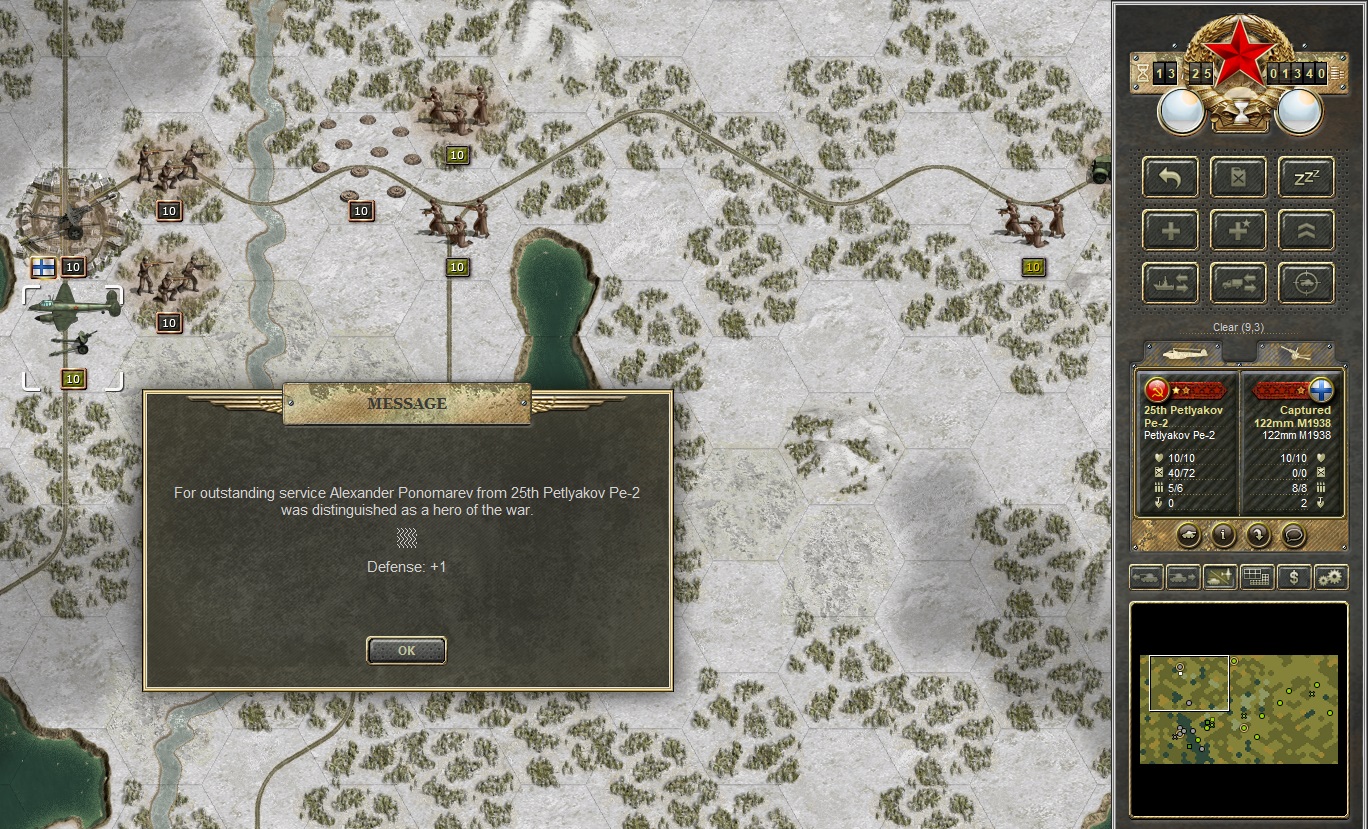This screenshot has height=829, width=1368.
Task: Click the minimap to navigate the battlefield
Action: pos(1239,710)
